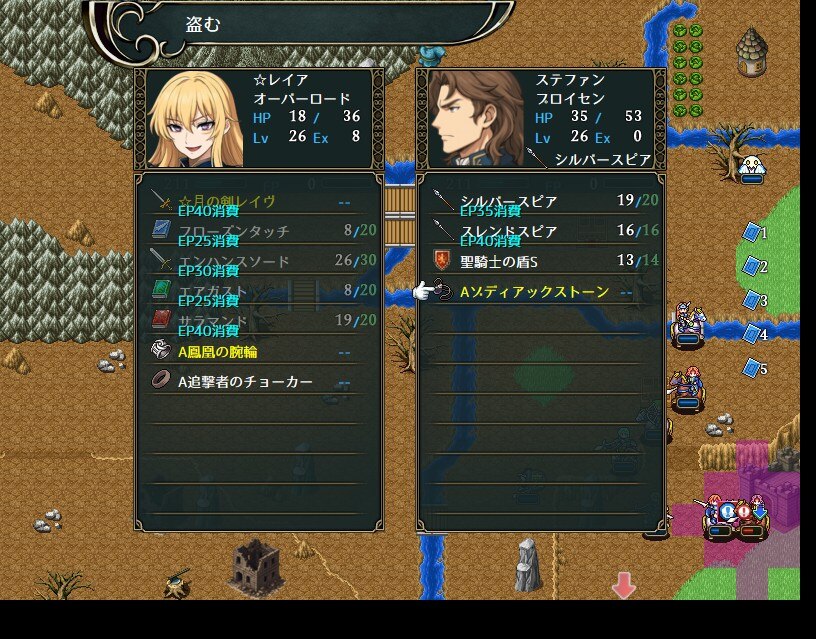Choose the シルバースピア item row
The width and height of the screenshot is (816, 639).
tap(540, 201)
